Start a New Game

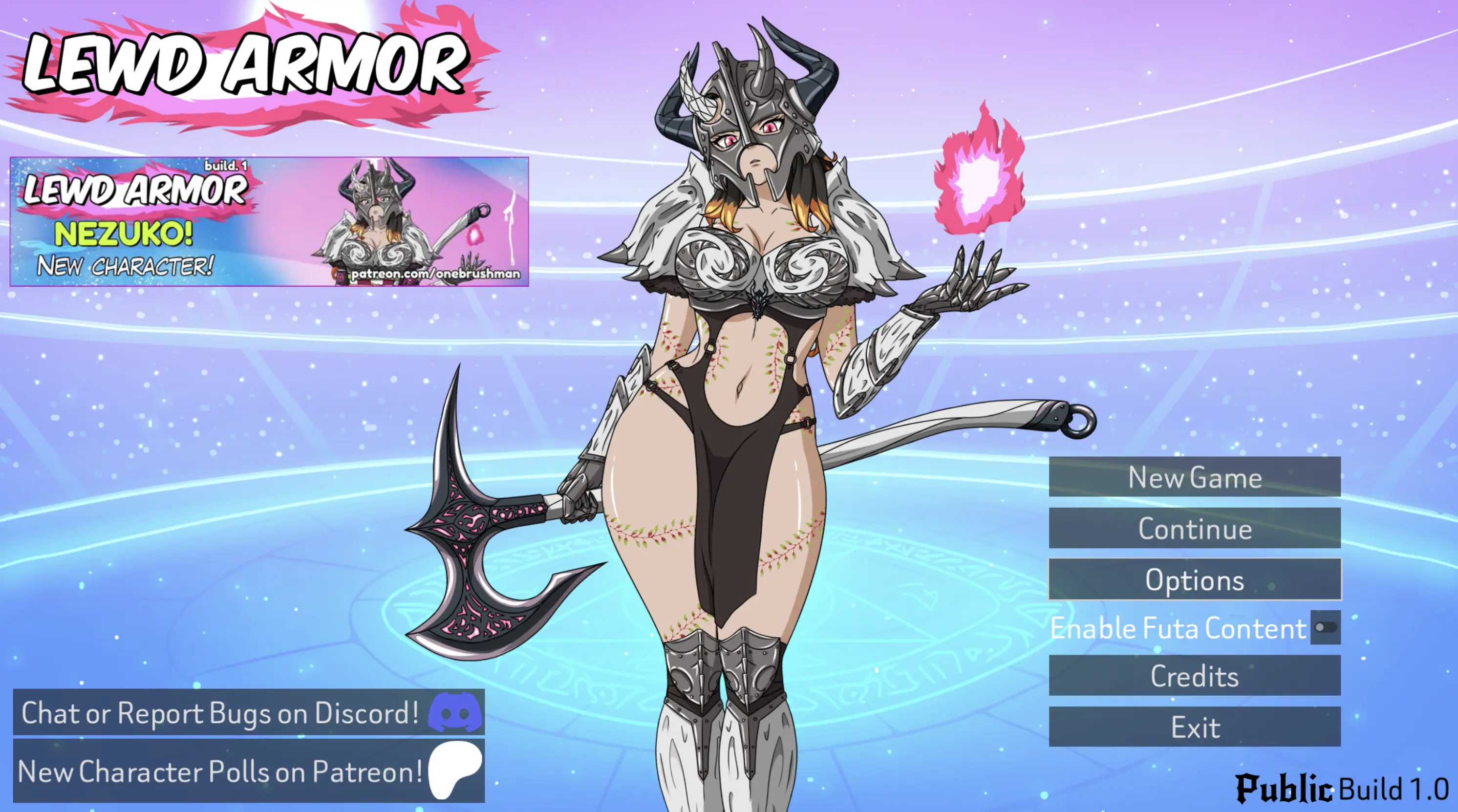click(1194, 477)
